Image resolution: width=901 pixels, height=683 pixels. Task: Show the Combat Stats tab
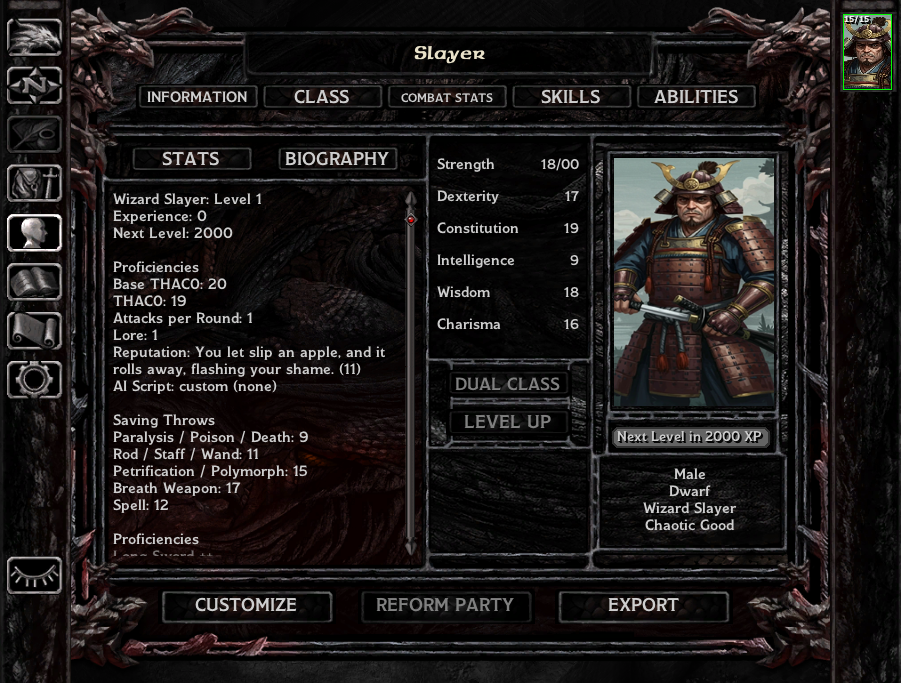point(447,97)
